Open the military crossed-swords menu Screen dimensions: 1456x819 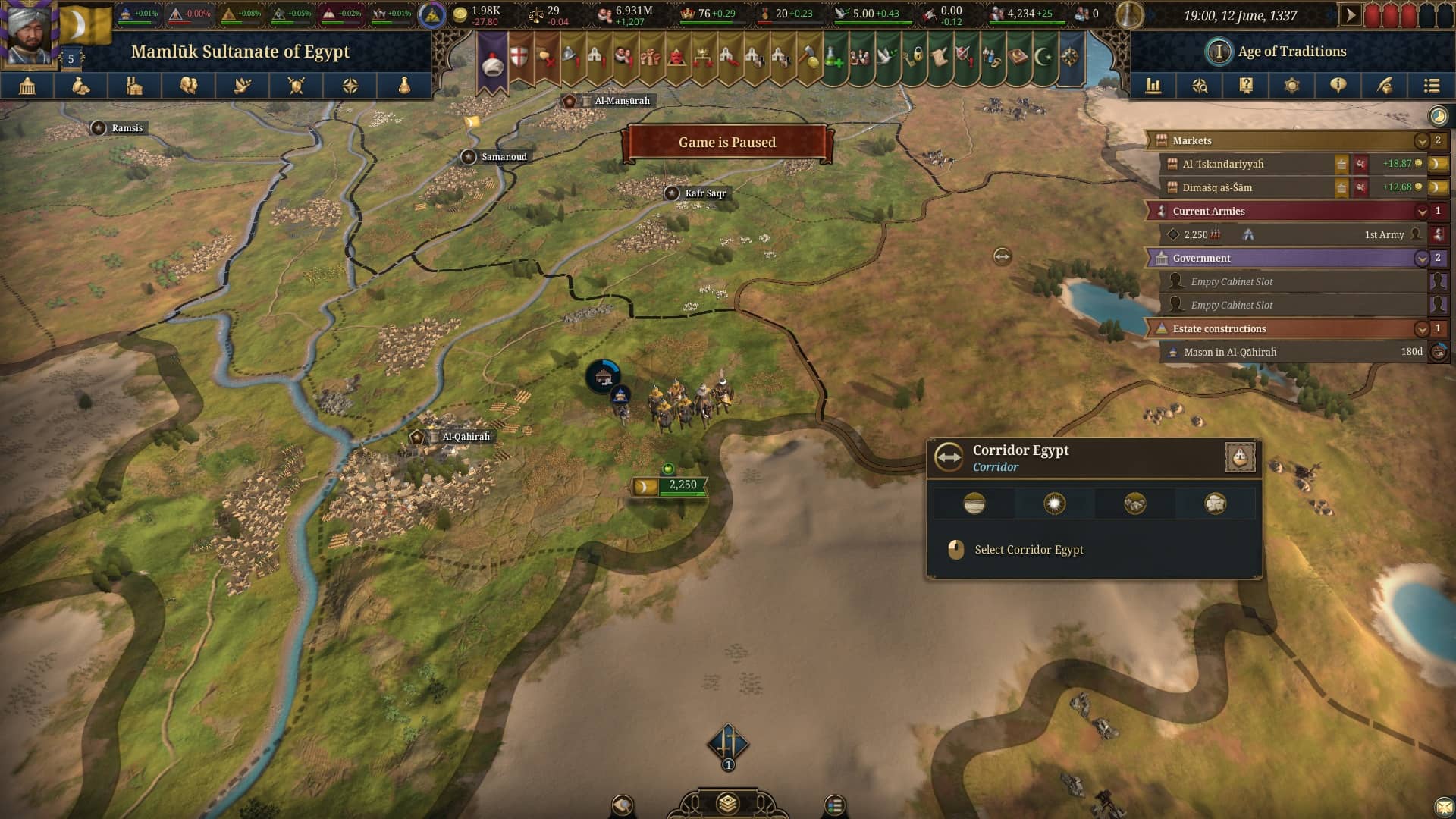(296, 86)
